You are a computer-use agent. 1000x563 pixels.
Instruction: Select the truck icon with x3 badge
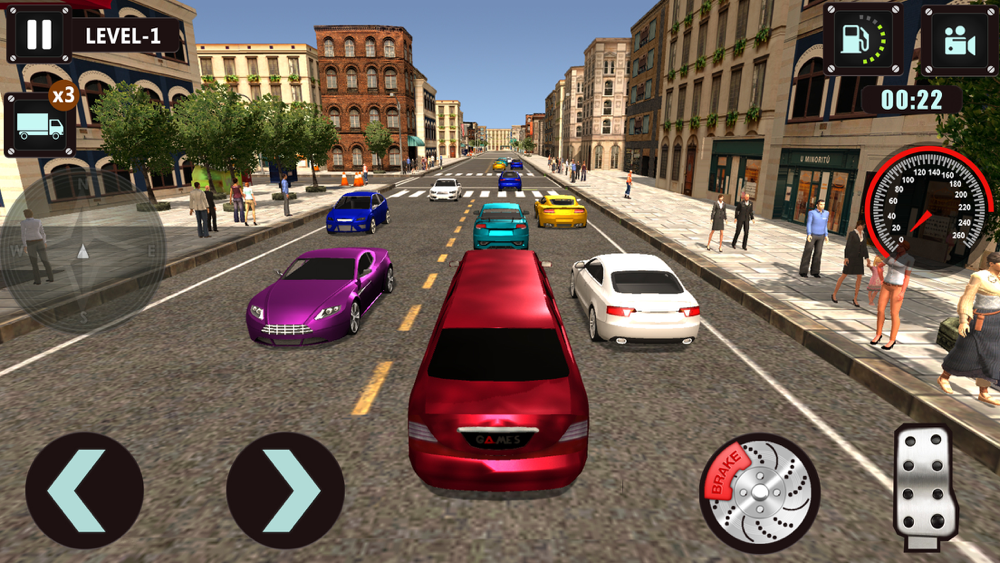click(40, 125)
